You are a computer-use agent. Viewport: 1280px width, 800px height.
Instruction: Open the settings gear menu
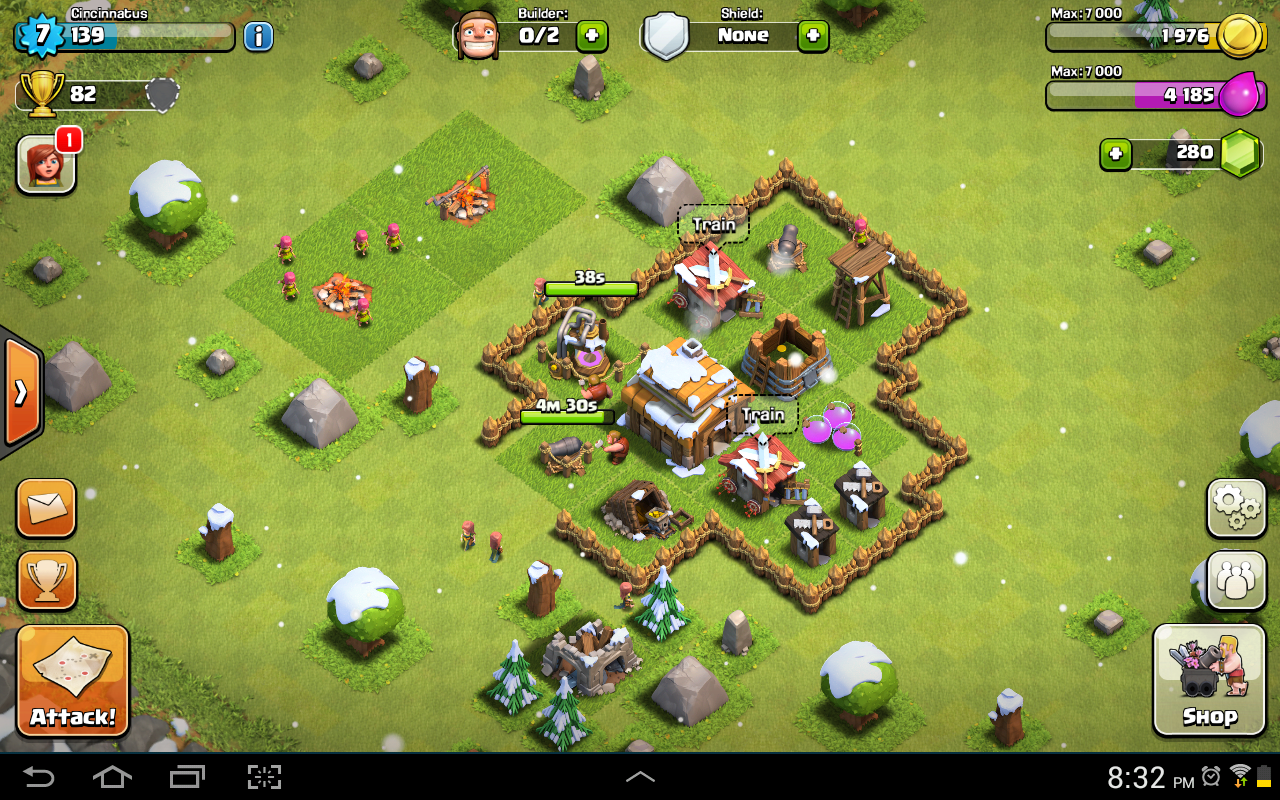[x=1236, y=508]
